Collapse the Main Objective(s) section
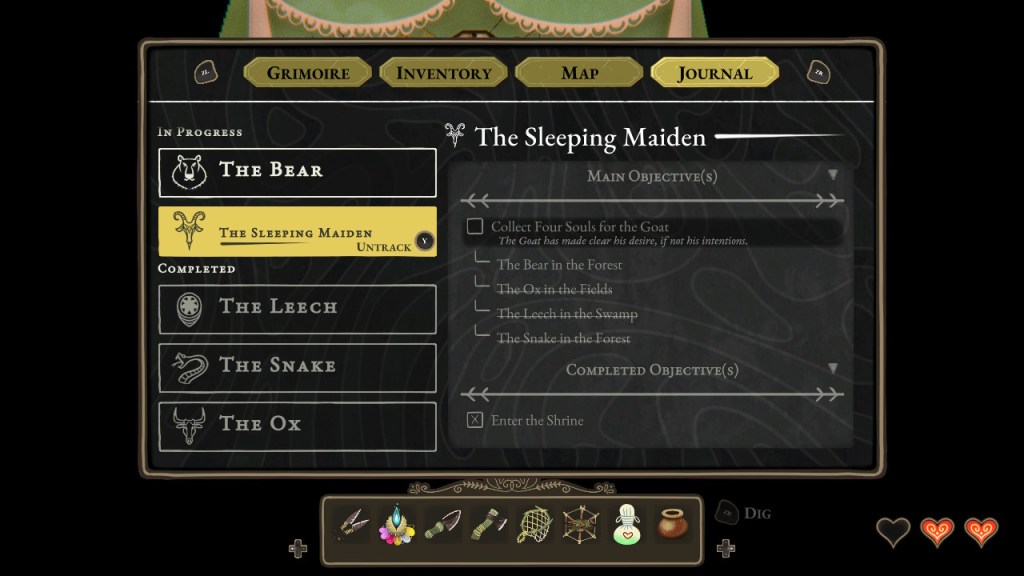 (832, 176)
